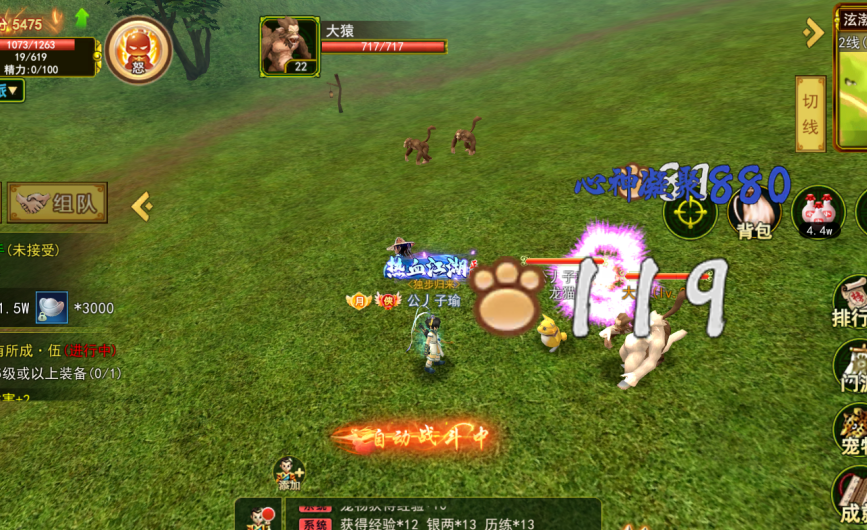Screen dimensions: 867x530
Task: Activate the red rage (怒) skill orb
Action: click(x=138, y=50)
